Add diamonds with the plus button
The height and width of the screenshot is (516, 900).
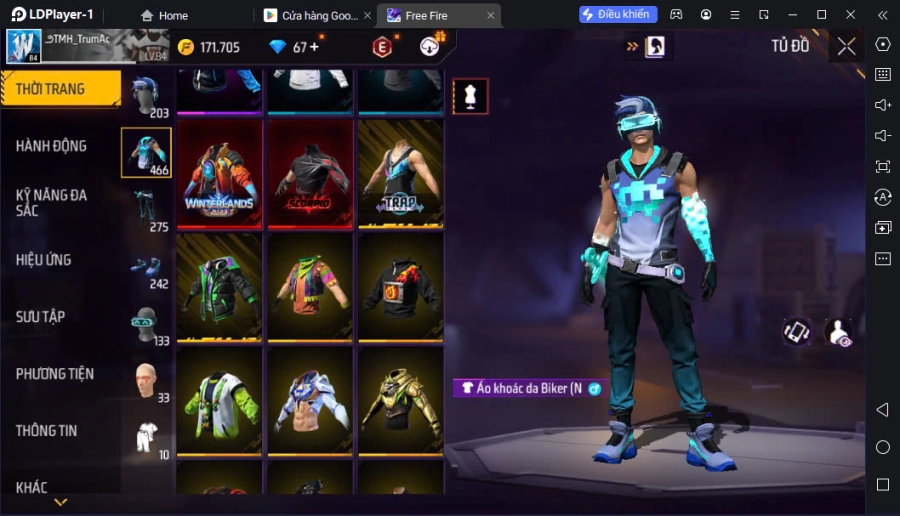point(315,47)
